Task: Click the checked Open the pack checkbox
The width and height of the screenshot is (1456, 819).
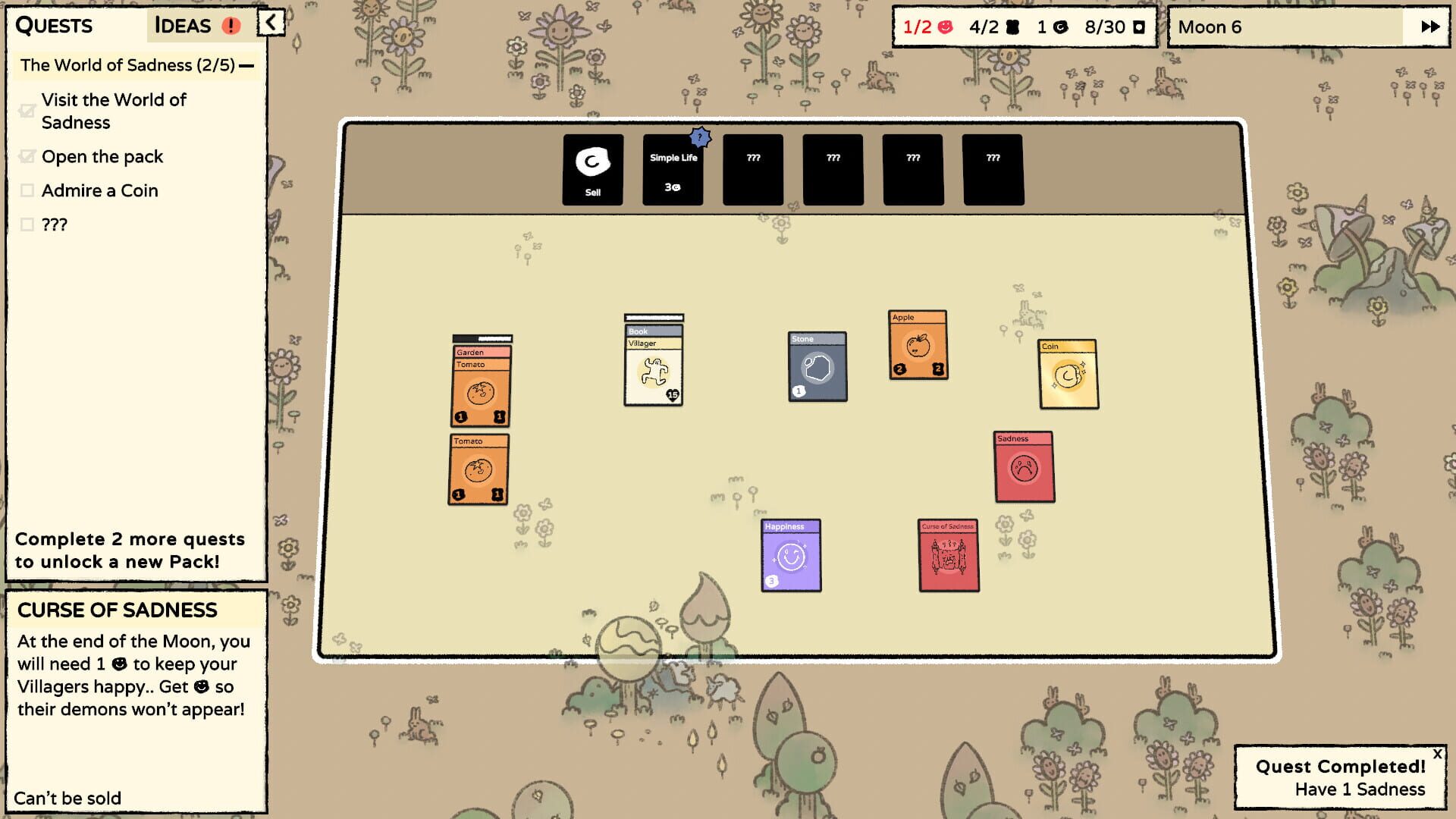Action: (28, 157)
